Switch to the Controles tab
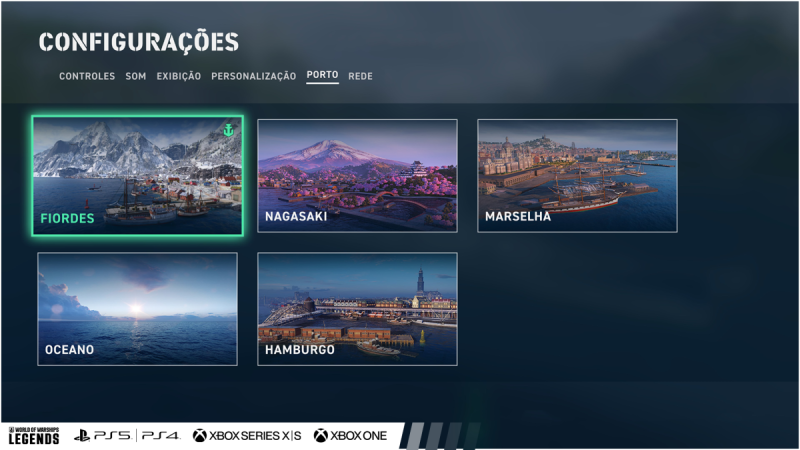Image resolution: width=800 pixels, height=450 pixels. tap(87, 76)
